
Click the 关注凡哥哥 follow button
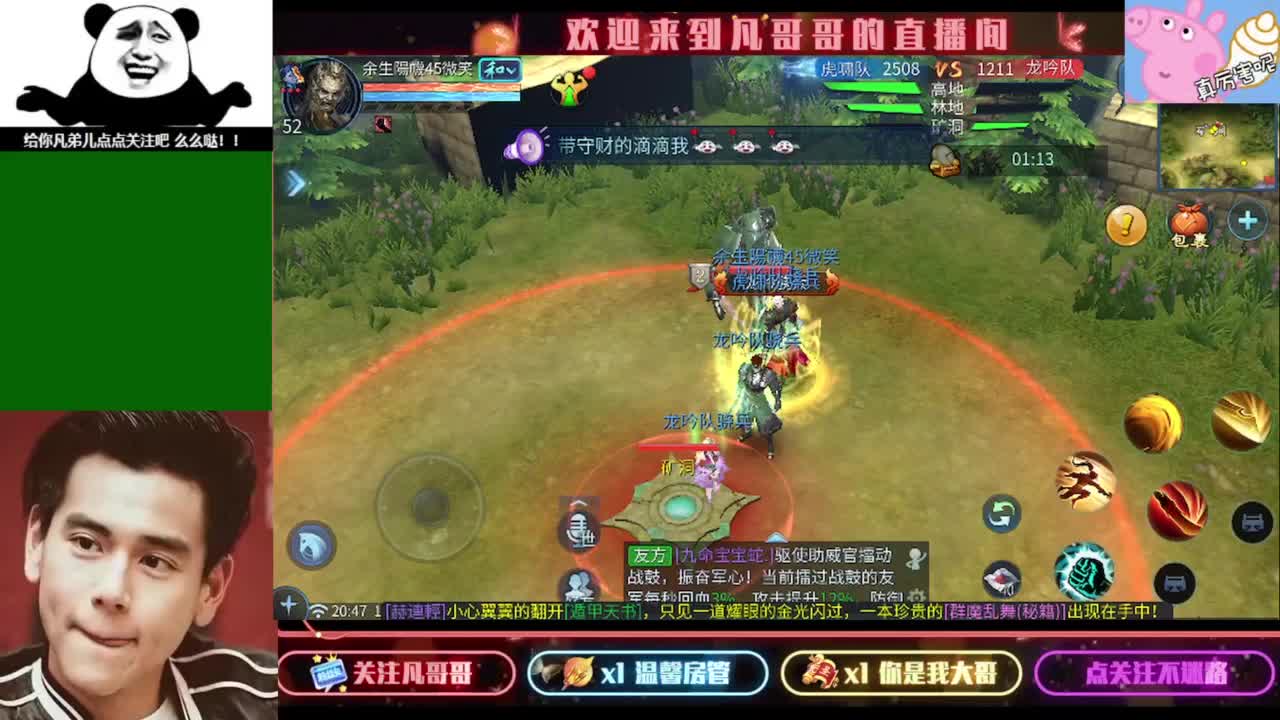400,673
